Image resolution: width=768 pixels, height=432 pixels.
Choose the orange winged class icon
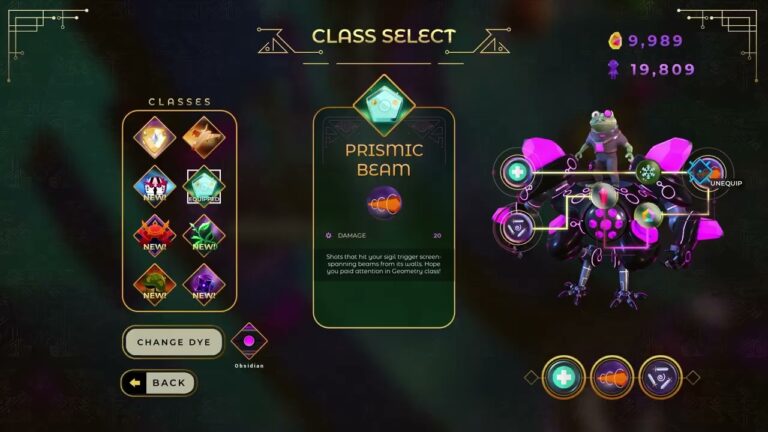203,138
